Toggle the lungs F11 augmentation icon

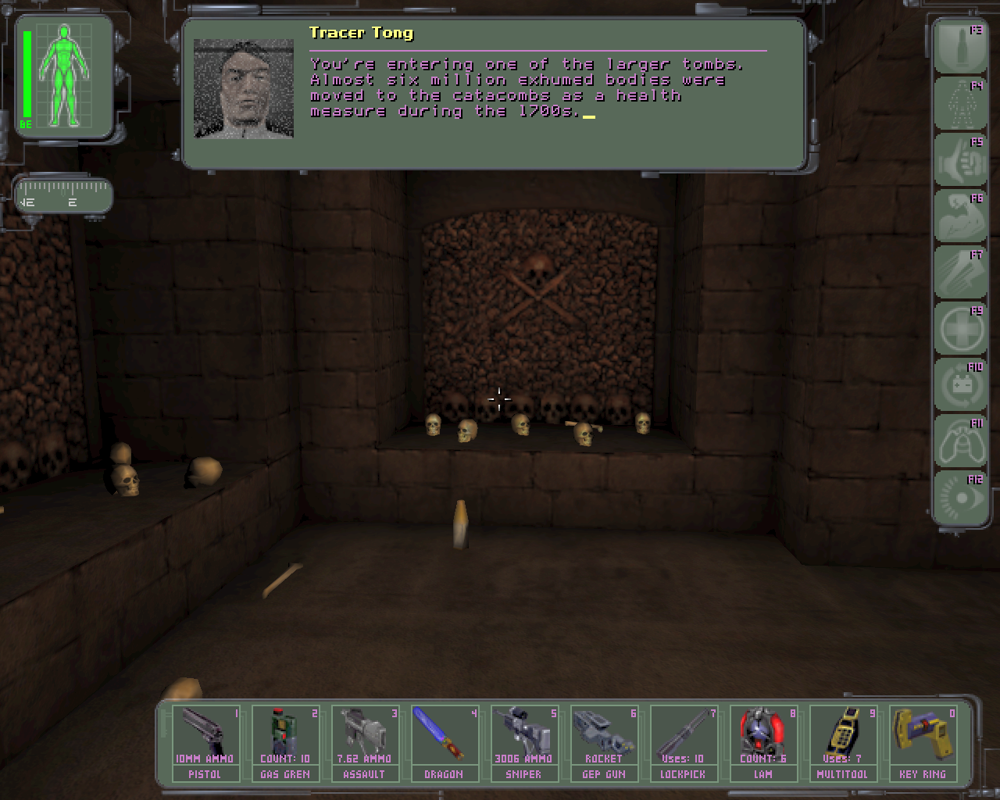pos(960,441)
